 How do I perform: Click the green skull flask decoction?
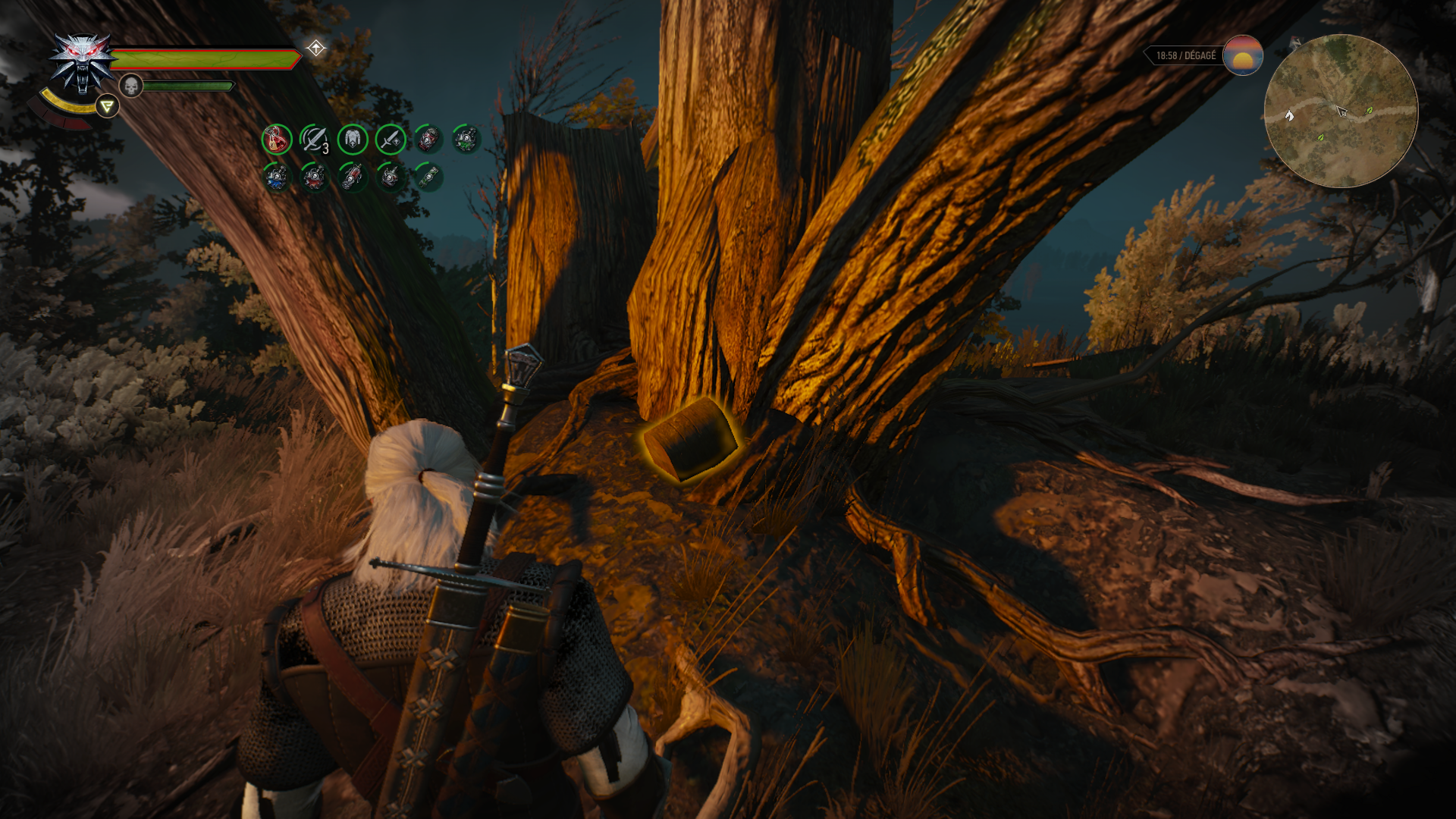(466, 140)
